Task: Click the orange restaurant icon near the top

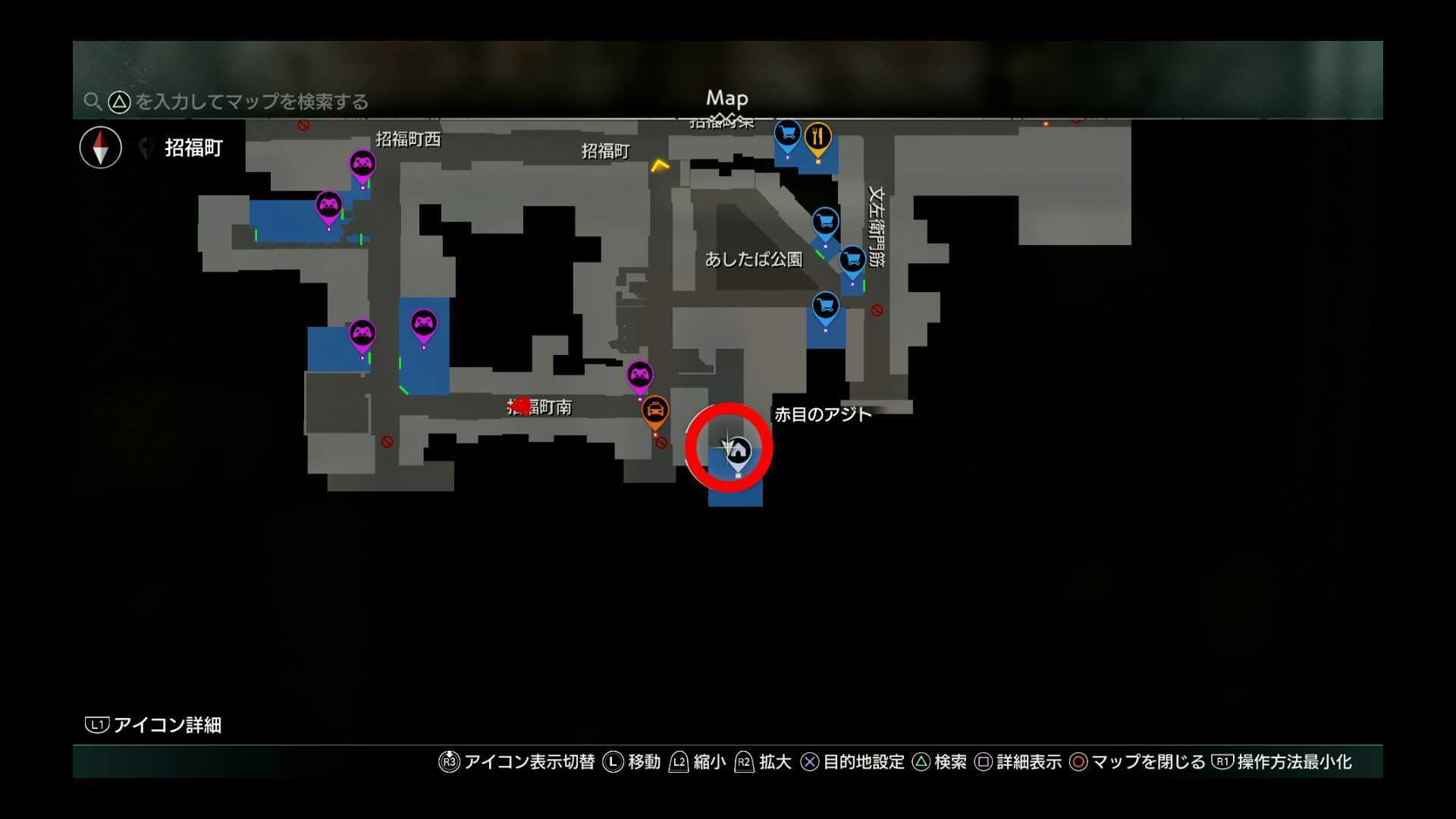Action: (x=817, y=135)
